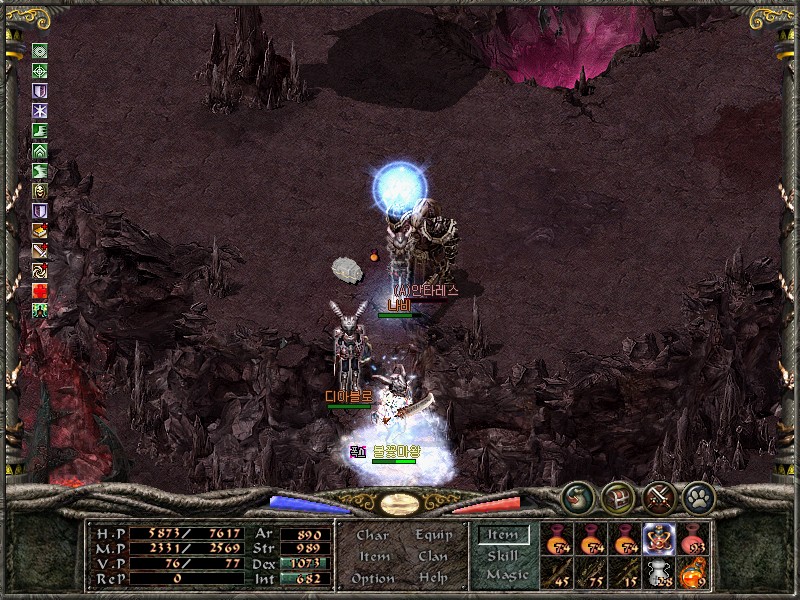Viewport: 800px width, 600px height.
Task: Open the Equip menu
Action: [431, 535]
